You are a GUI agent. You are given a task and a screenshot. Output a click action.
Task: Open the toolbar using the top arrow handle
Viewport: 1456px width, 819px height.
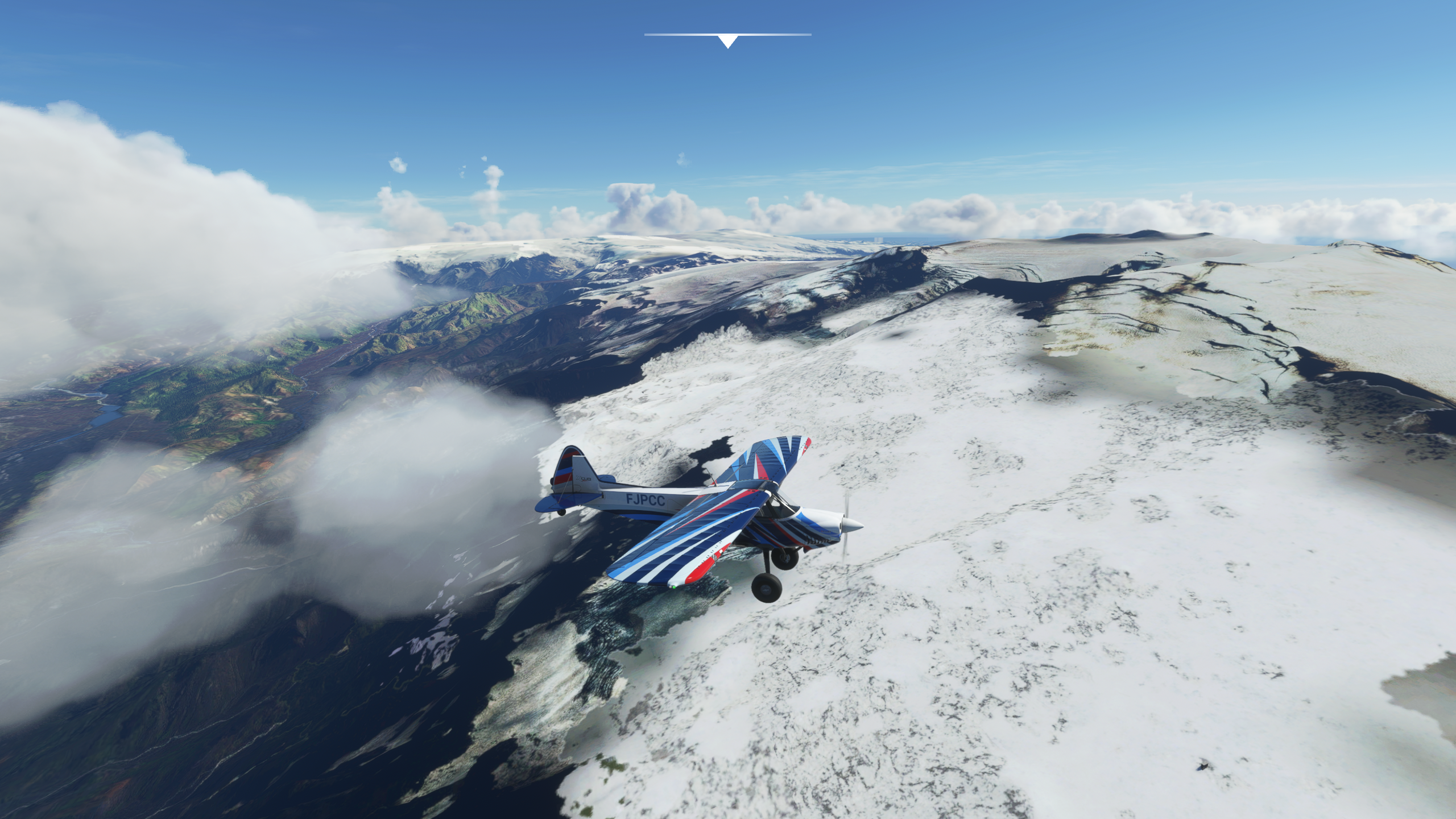click(727, 41)
